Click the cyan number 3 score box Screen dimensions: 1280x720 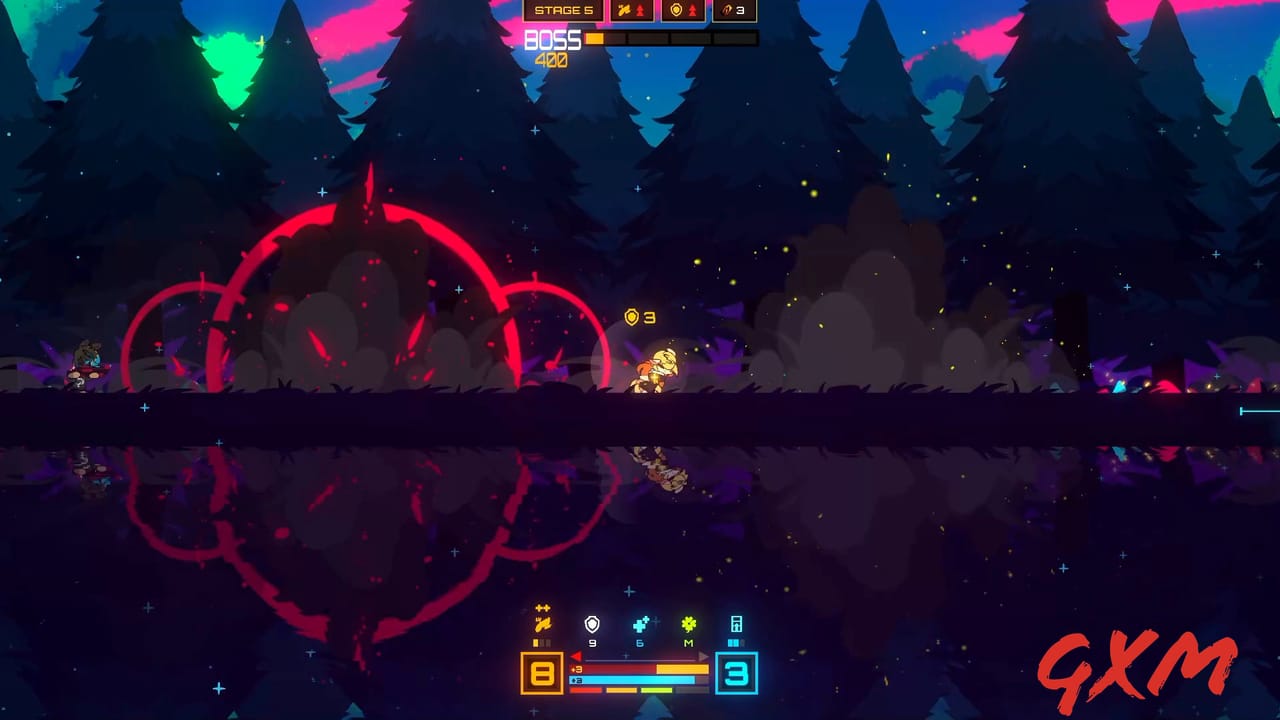pyautogui.click(x=737, y=675)
